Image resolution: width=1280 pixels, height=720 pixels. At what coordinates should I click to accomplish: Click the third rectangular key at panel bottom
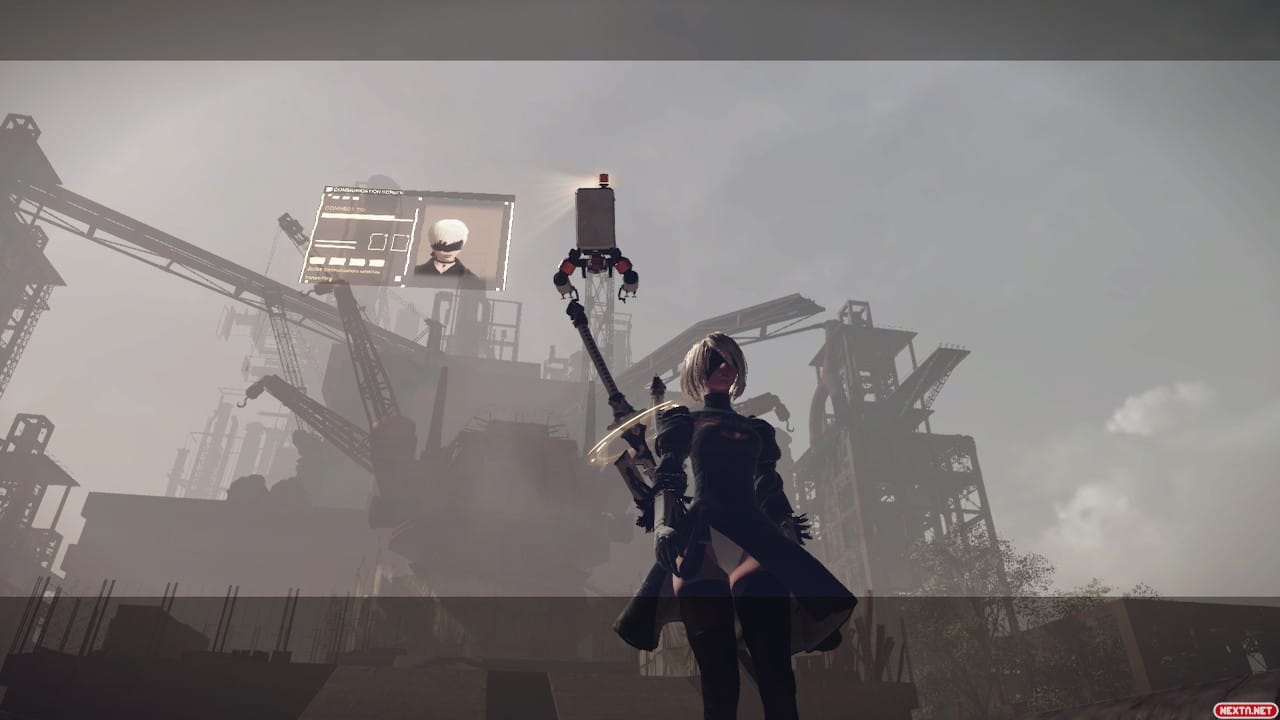click(x=358, y=263)
